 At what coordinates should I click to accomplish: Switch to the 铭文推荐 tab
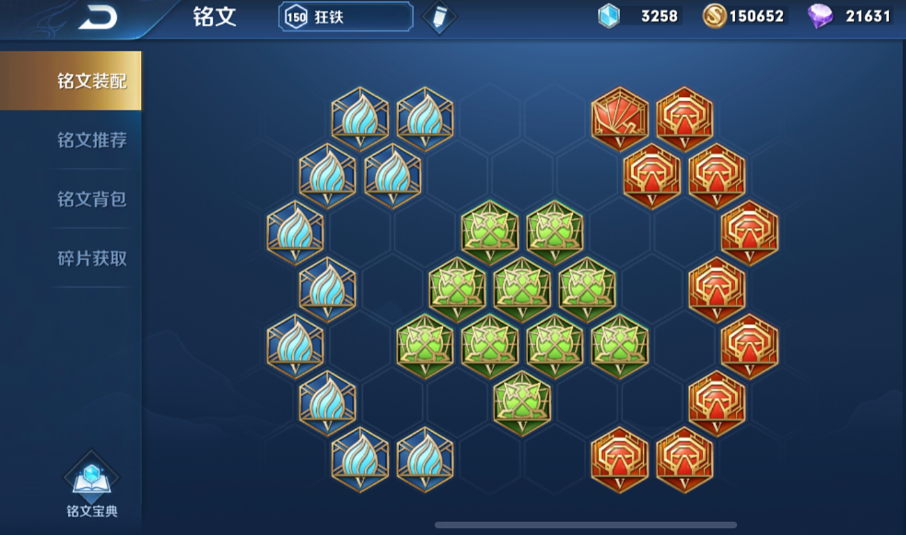pos(91,140)
